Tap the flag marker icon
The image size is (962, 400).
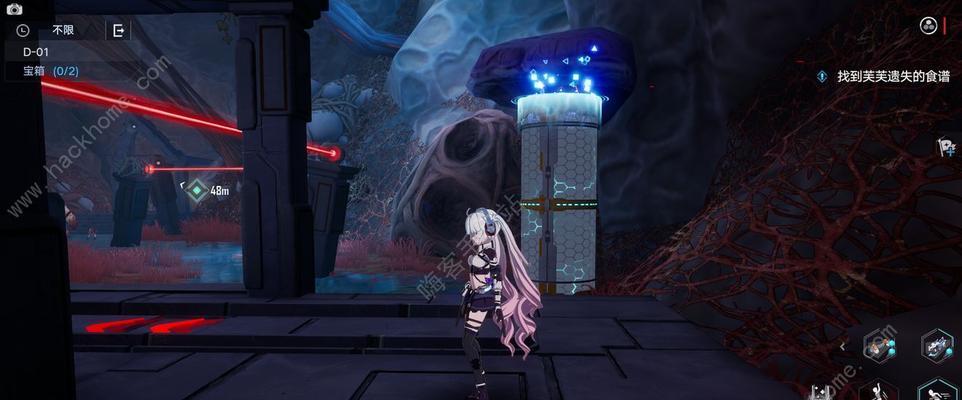[943, 148]
